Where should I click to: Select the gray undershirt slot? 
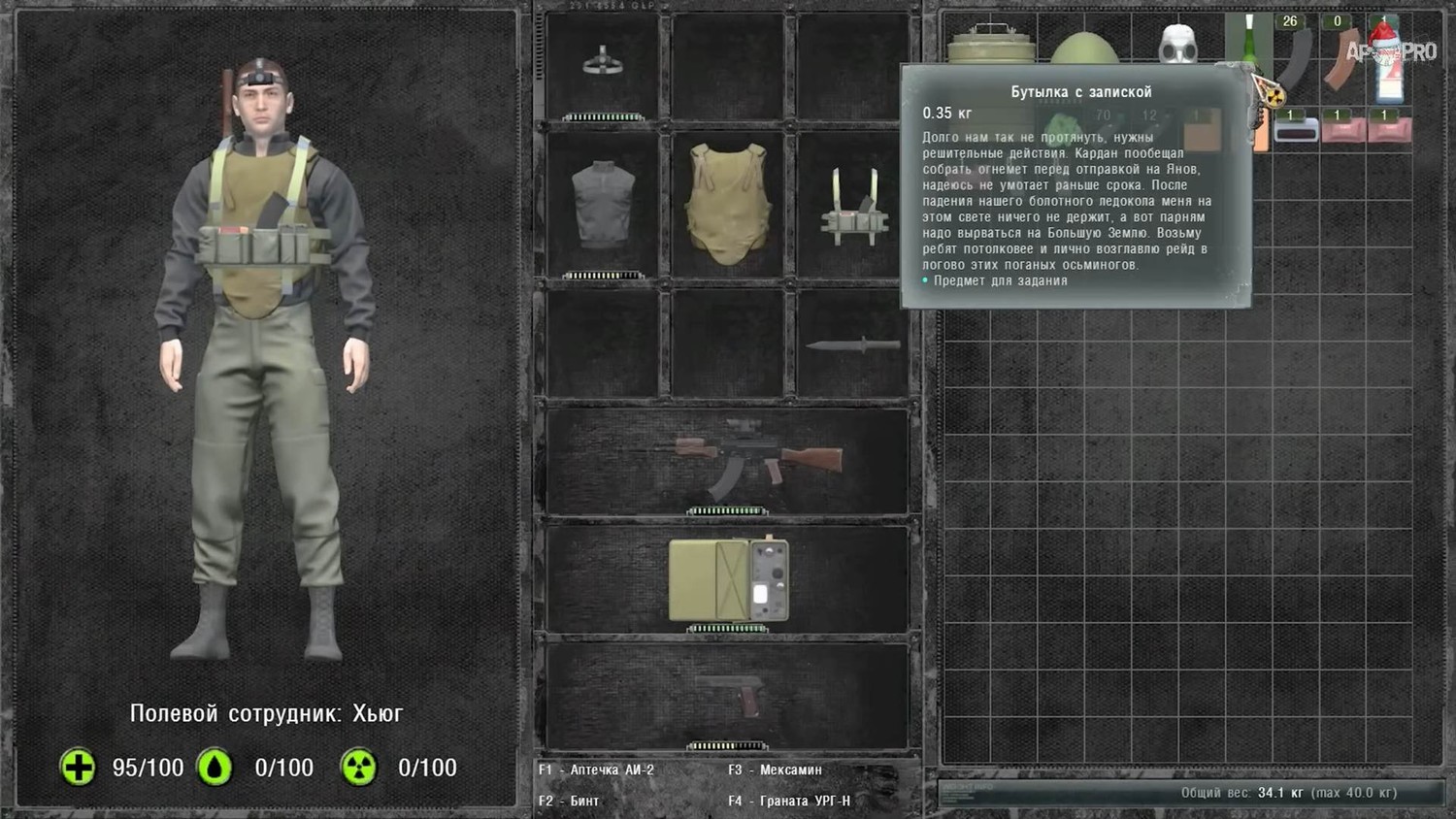(x=603, y=205)
